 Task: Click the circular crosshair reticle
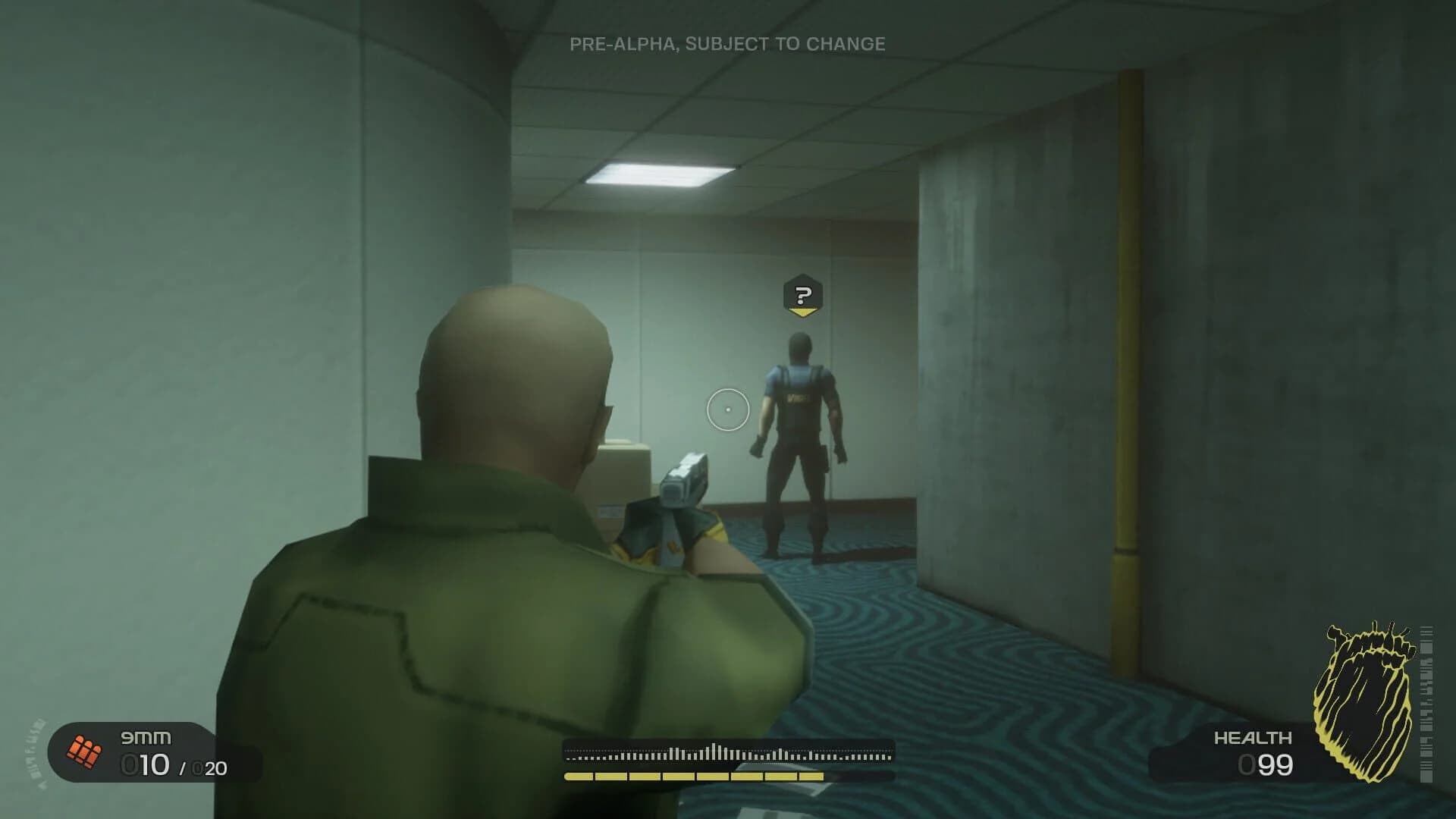[727, 409]
